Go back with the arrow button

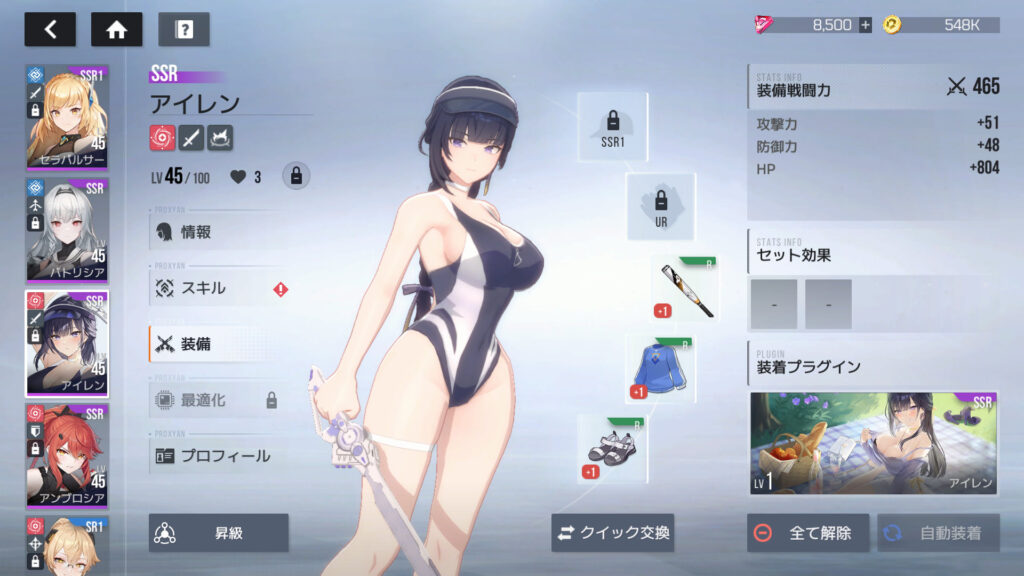point(50,29)
